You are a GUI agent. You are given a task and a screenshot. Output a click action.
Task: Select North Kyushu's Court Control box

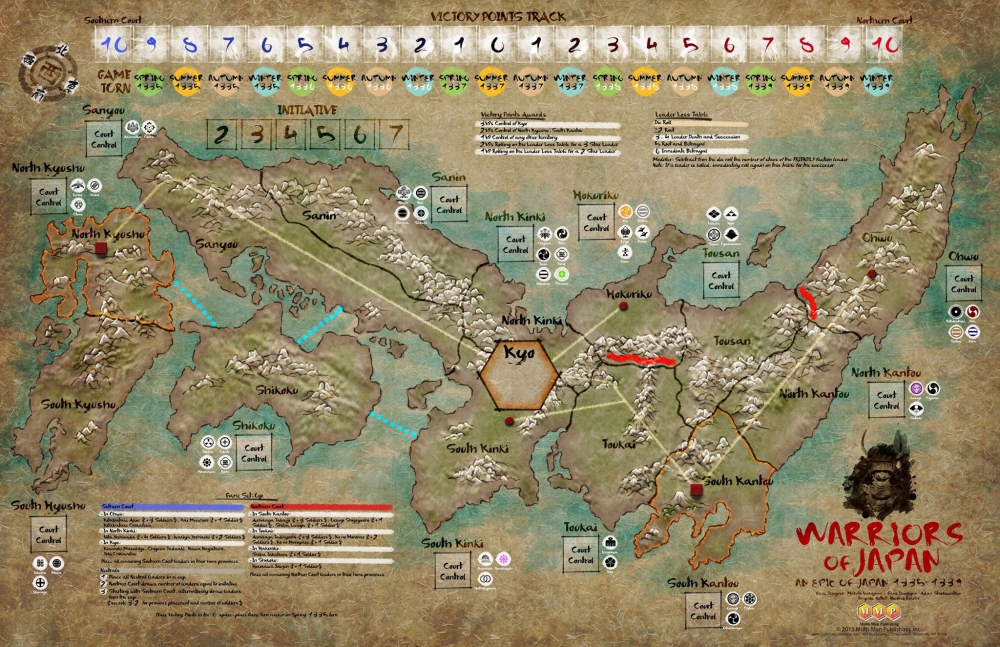tap(48, 195)
